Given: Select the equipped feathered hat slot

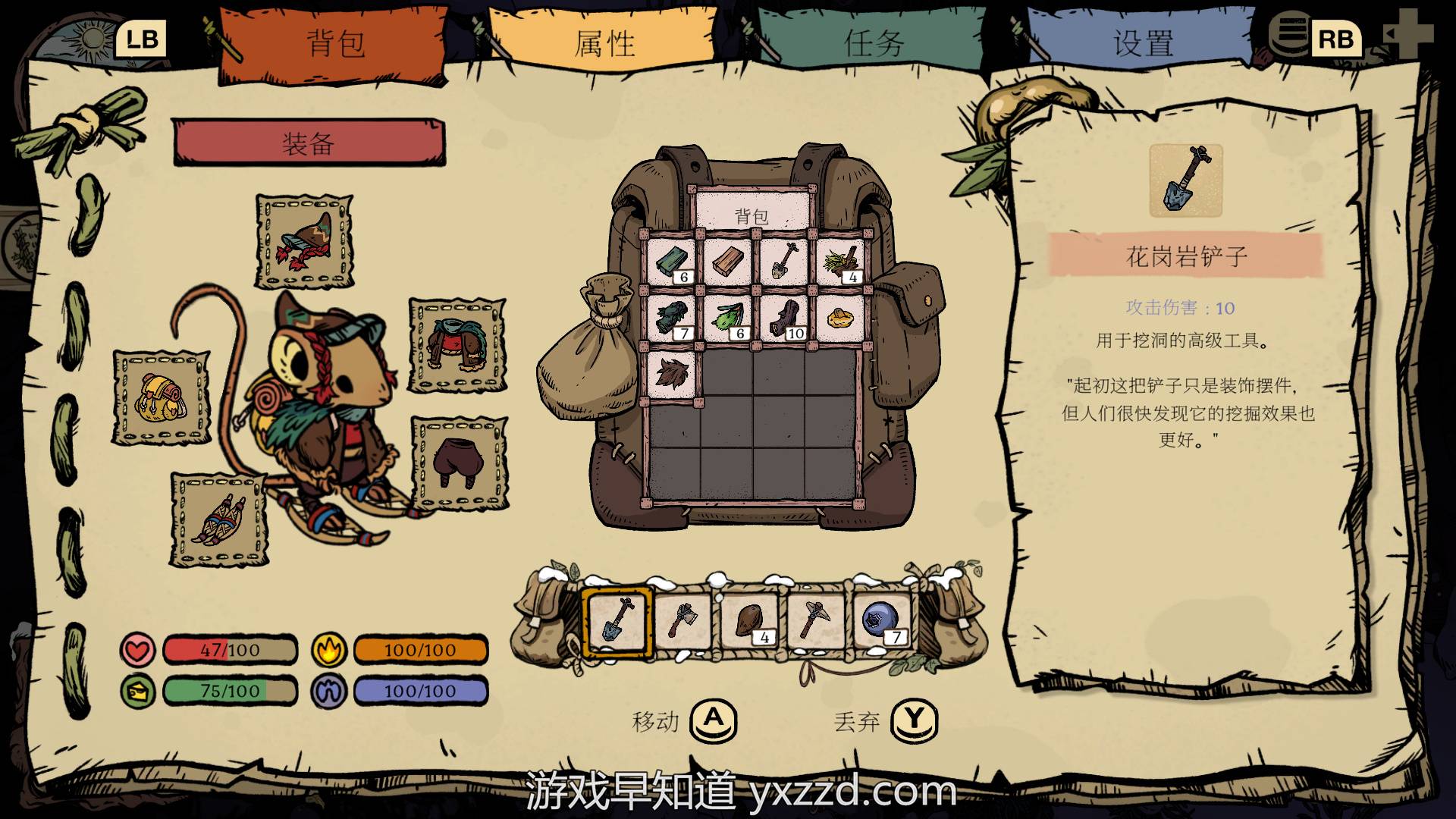Looking at the screenshot, I should [304, 241].
